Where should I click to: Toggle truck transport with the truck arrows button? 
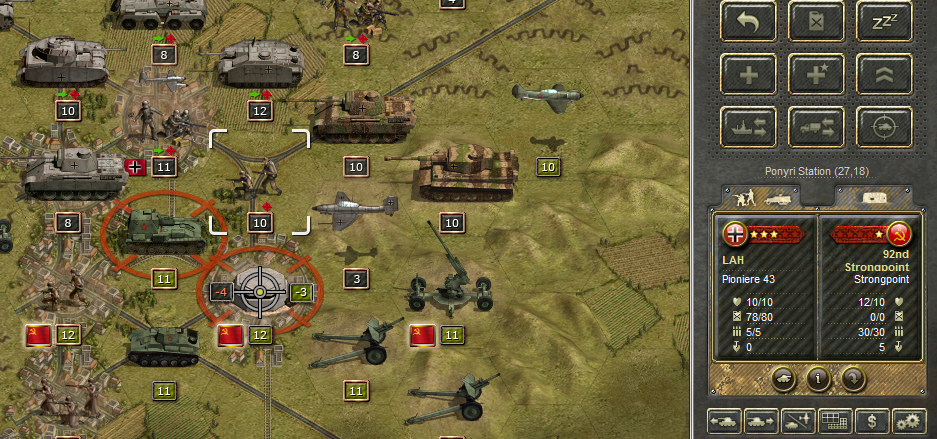(817, 128)
